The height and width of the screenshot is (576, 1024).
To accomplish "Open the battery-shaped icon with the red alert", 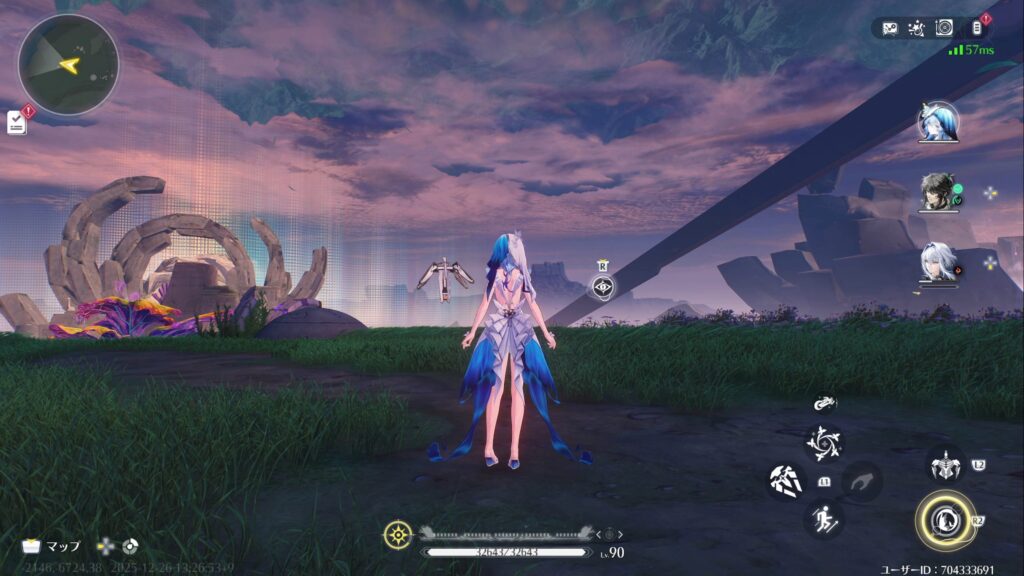I will click(976, 28).
